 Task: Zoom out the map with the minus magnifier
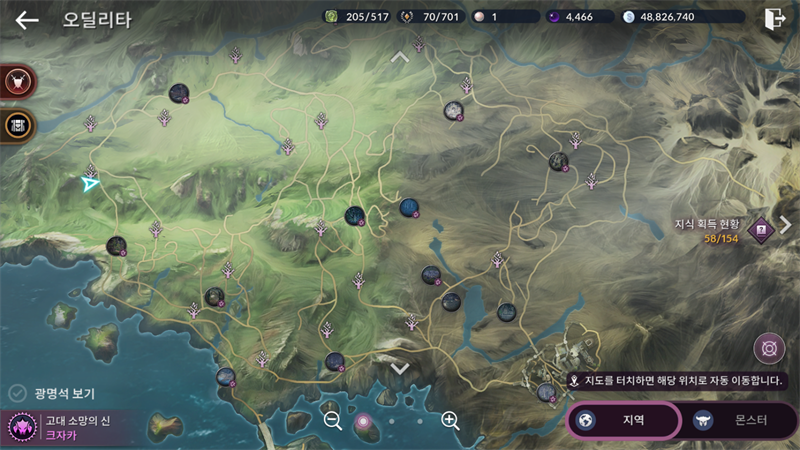tap(334, 420)
